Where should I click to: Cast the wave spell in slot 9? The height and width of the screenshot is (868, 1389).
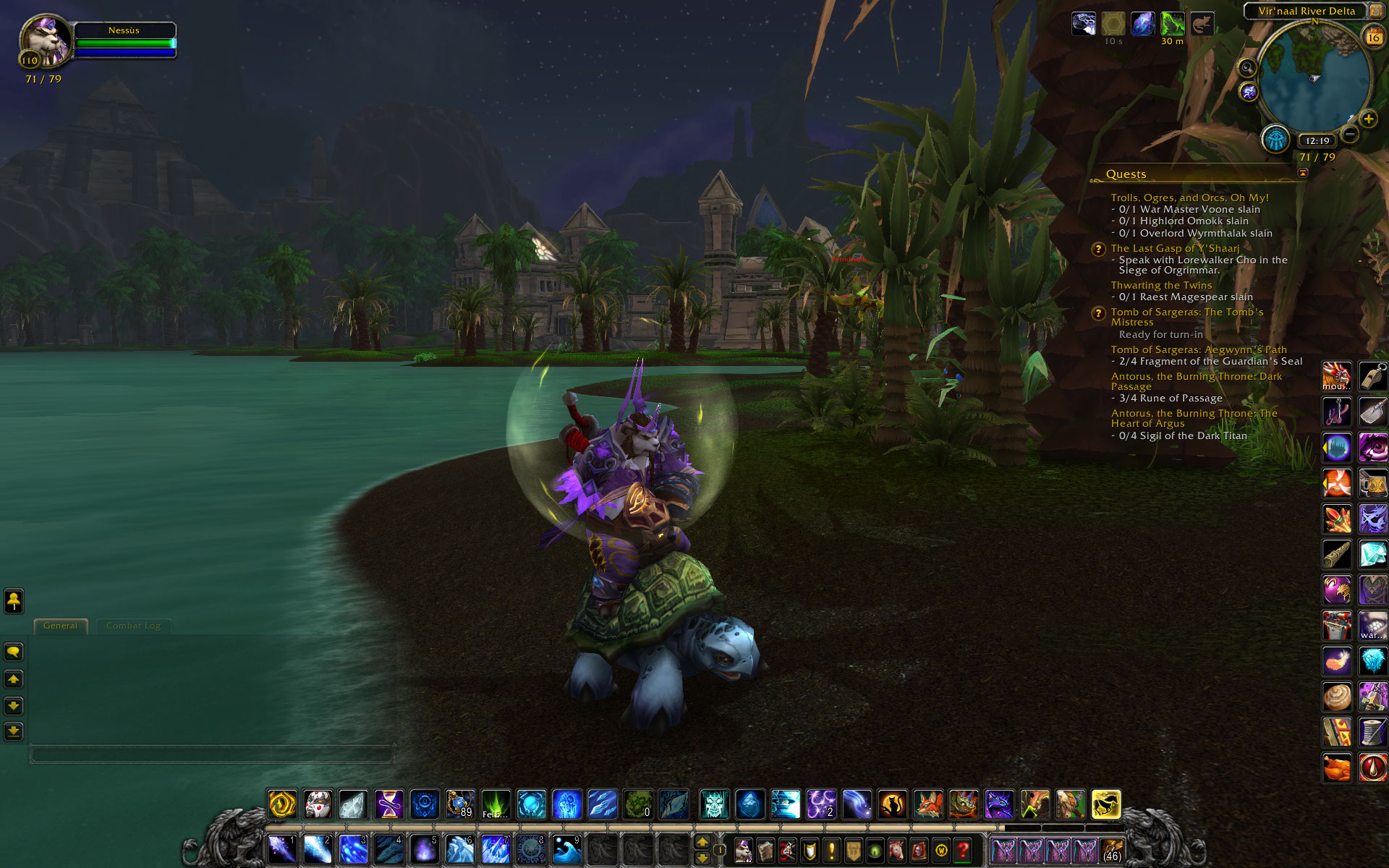click(x=566, y=849)
